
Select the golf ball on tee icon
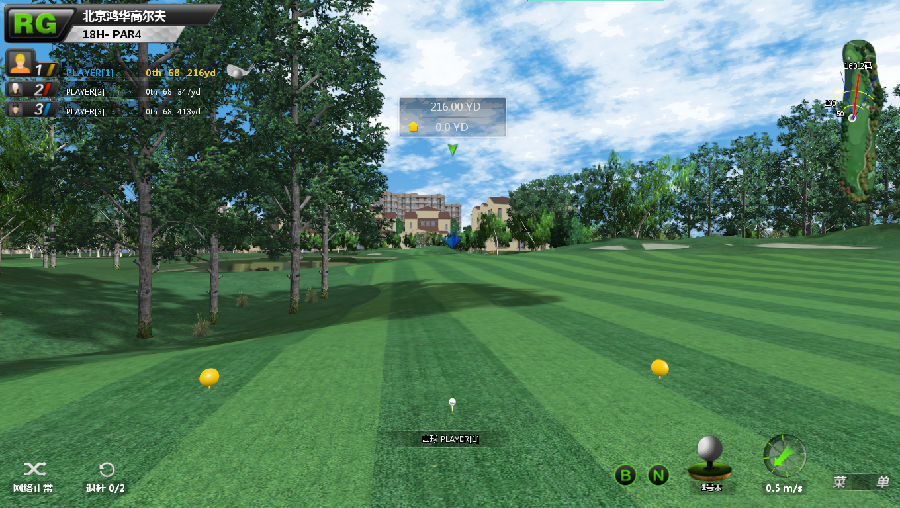(710, 460)
